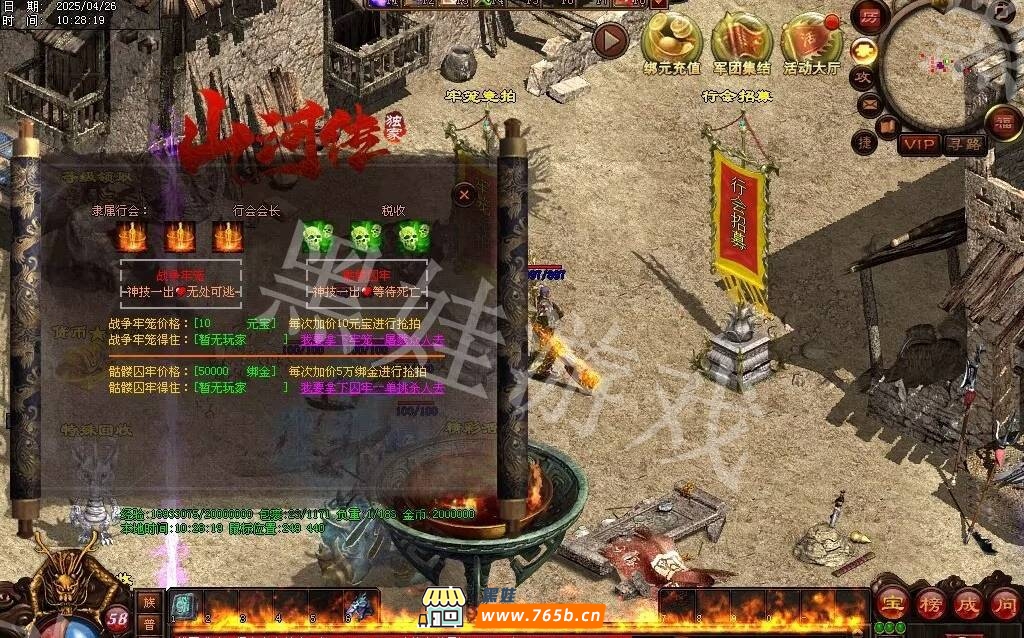The image size is (1024, 638).
Task: Toggle the 攻 attack mode button
Action: [862, 76]
